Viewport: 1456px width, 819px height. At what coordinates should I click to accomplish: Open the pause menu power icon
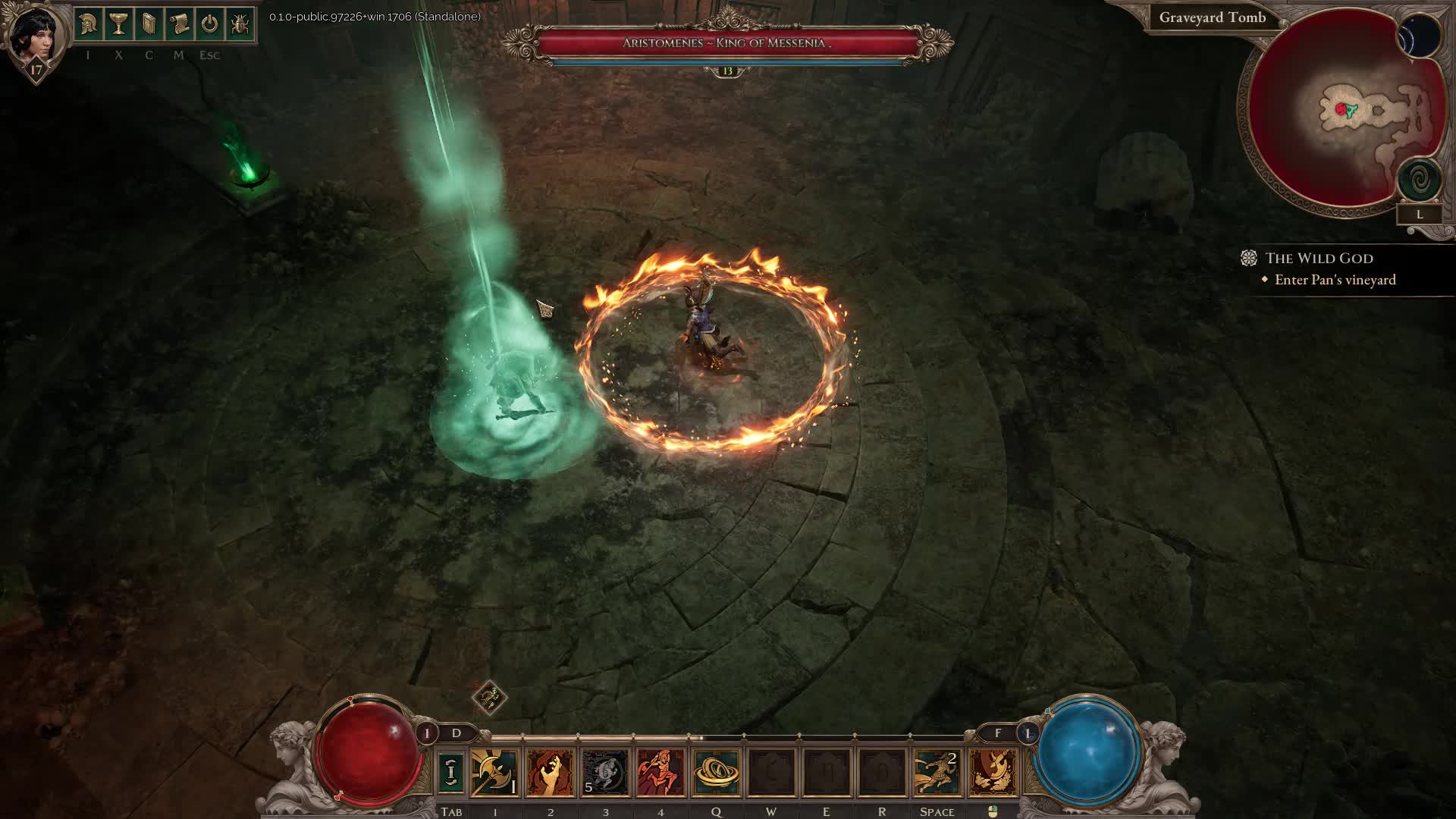pyautogui.click(x=209, y=25)
